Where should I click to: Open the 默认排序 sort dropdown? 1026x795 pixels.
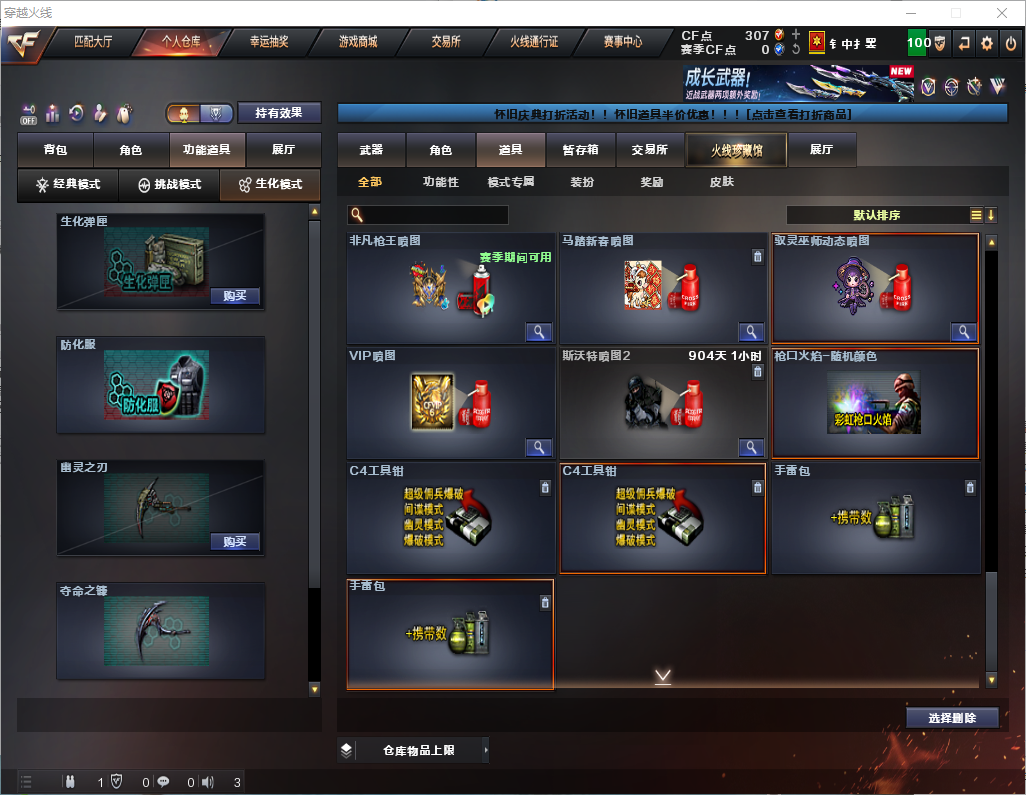(875, 215)
